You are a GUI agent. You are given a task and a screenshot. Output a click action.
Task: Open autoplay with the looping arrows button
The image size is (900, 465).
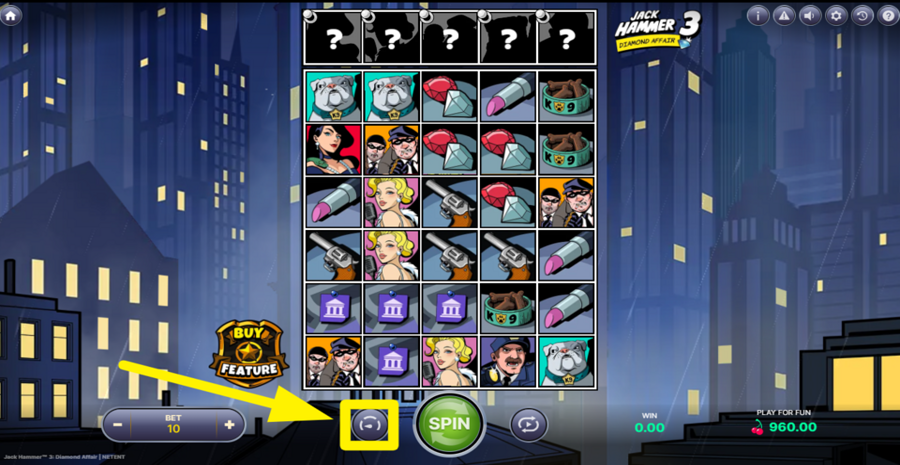(529, 424)
